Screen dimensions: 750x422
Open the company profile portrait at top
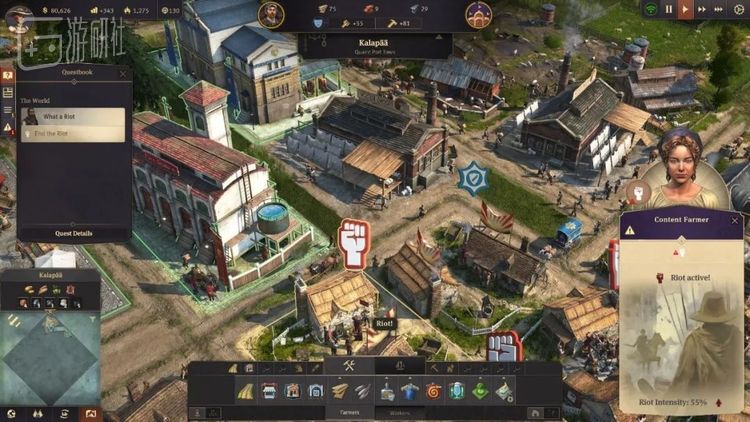[x=270, y=14]
